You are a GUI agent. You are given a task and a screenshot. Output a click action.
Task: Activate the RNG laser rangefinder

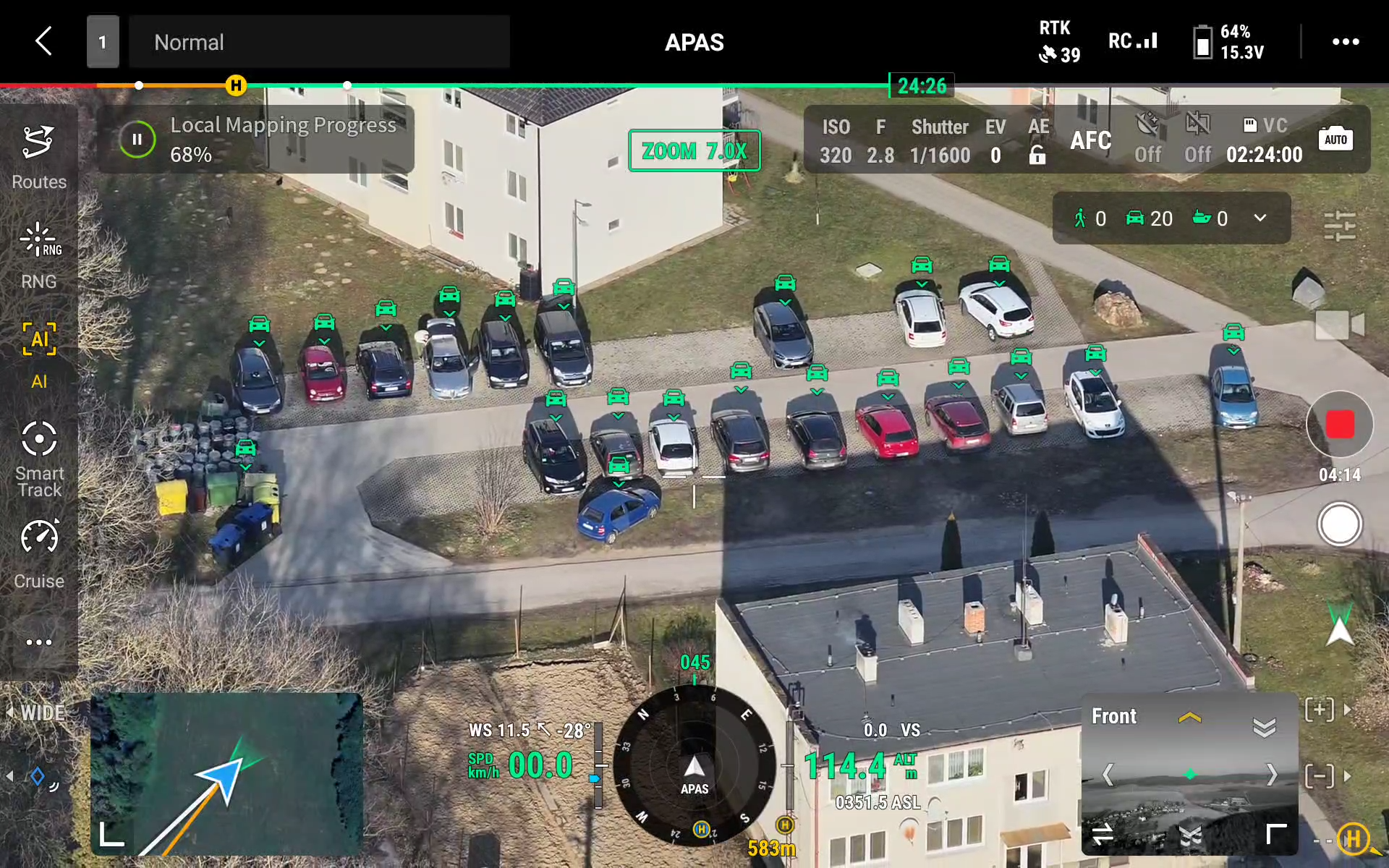(39, 255)
